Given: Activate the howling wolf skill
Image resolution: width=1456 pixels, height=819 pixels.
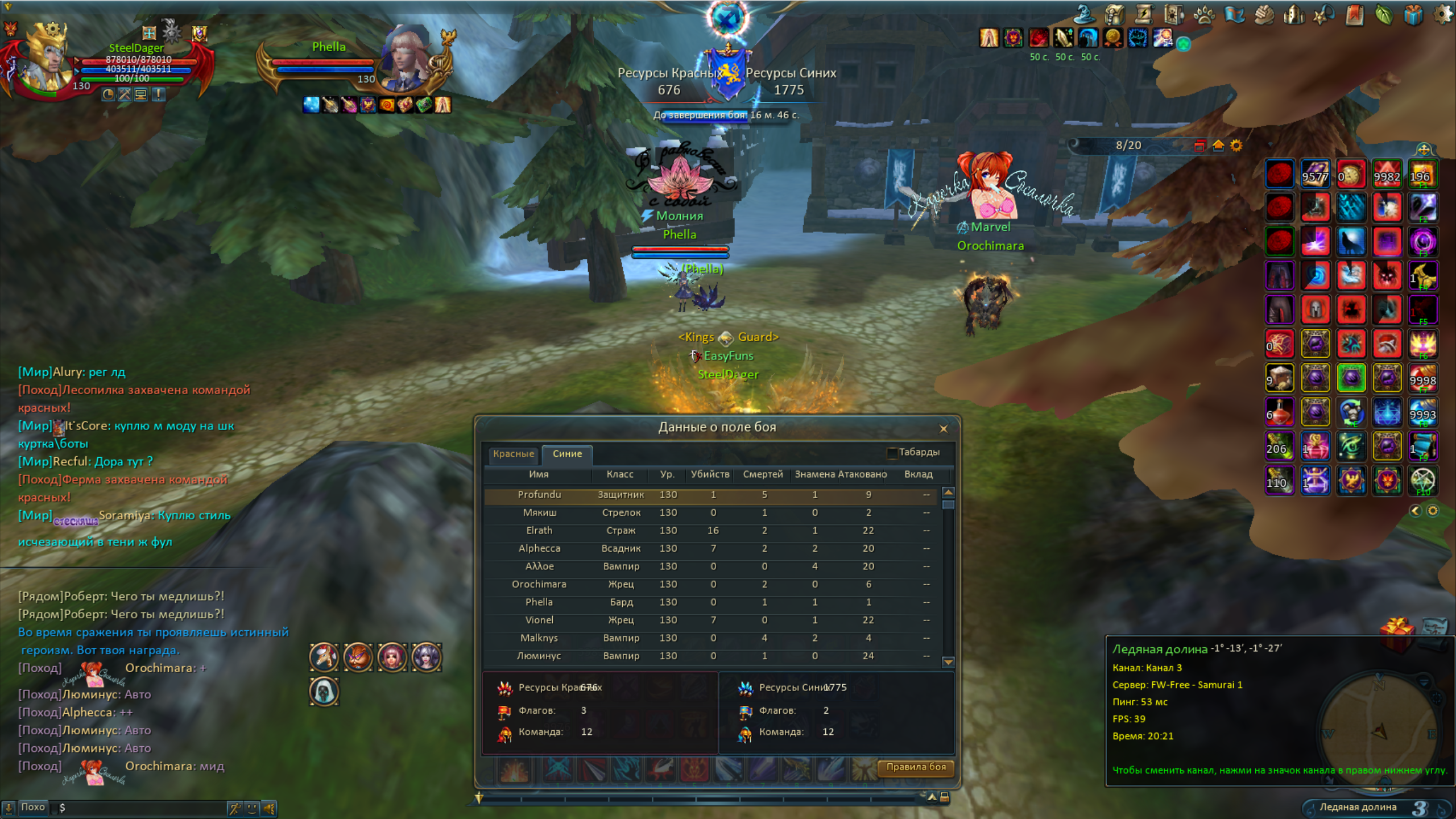Looking at the screenshot, I should coord(1351,242).
